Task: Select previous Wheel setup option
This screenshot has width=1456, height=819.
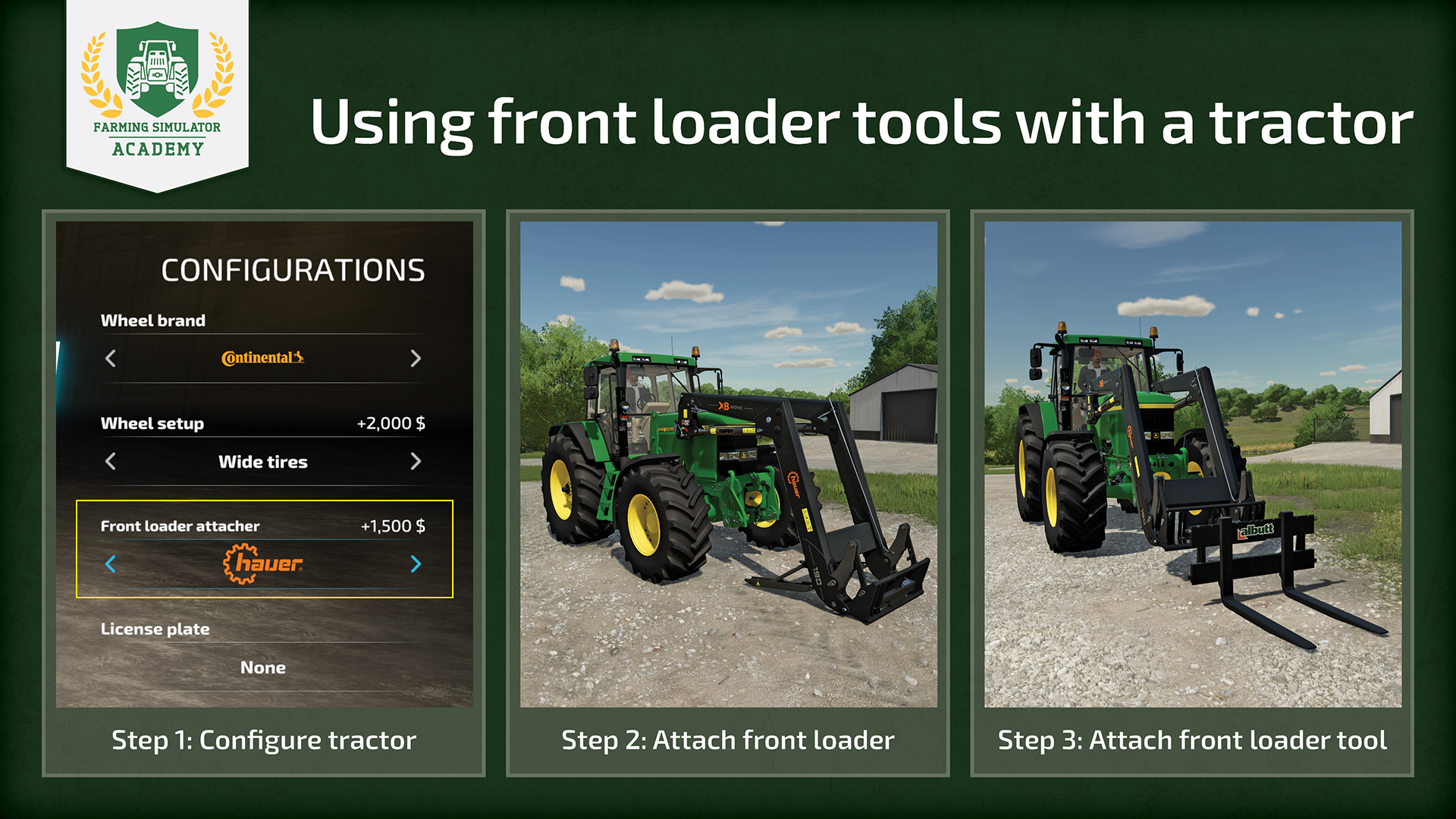Action: 111,461
